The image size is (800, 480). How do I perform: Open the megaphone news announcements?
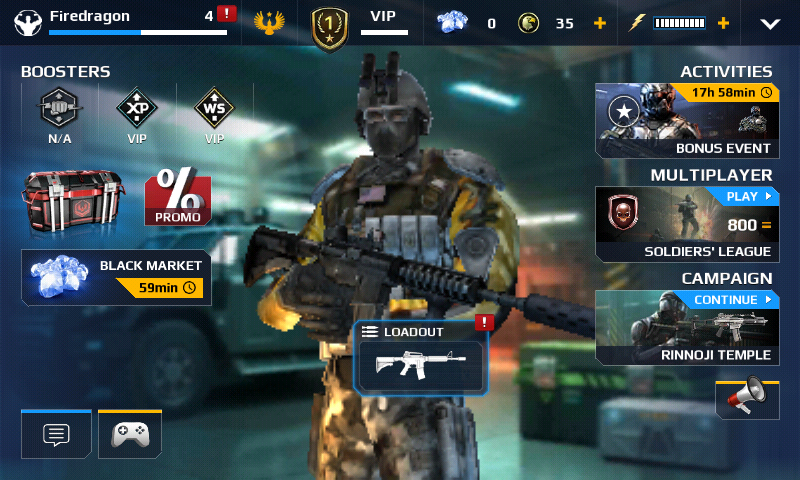tap(747, 398)
